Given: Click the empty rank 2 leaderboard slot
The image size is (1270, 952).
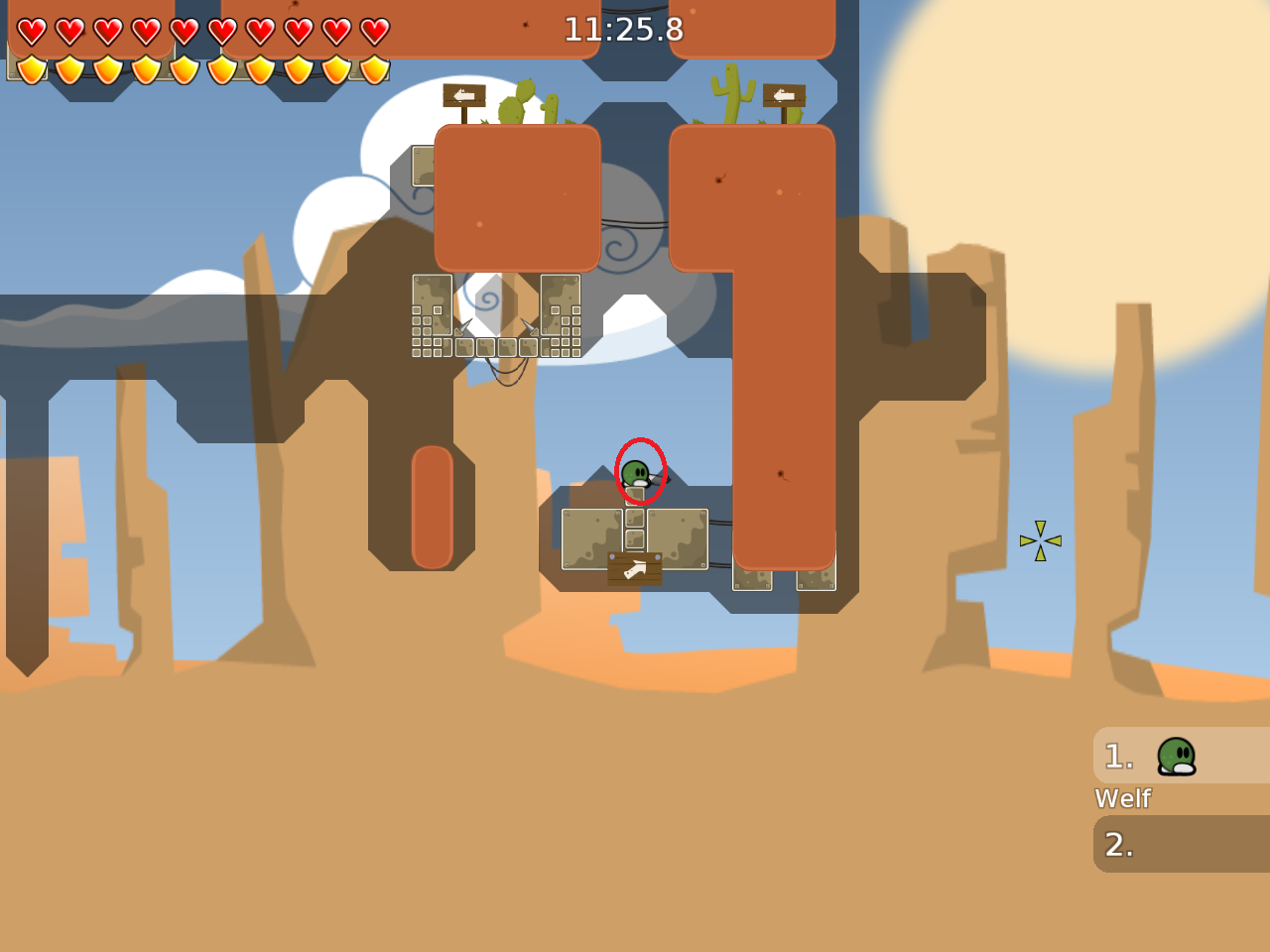Looking at the screenshot, I should pyautogui.click(x=1181, y=844).
